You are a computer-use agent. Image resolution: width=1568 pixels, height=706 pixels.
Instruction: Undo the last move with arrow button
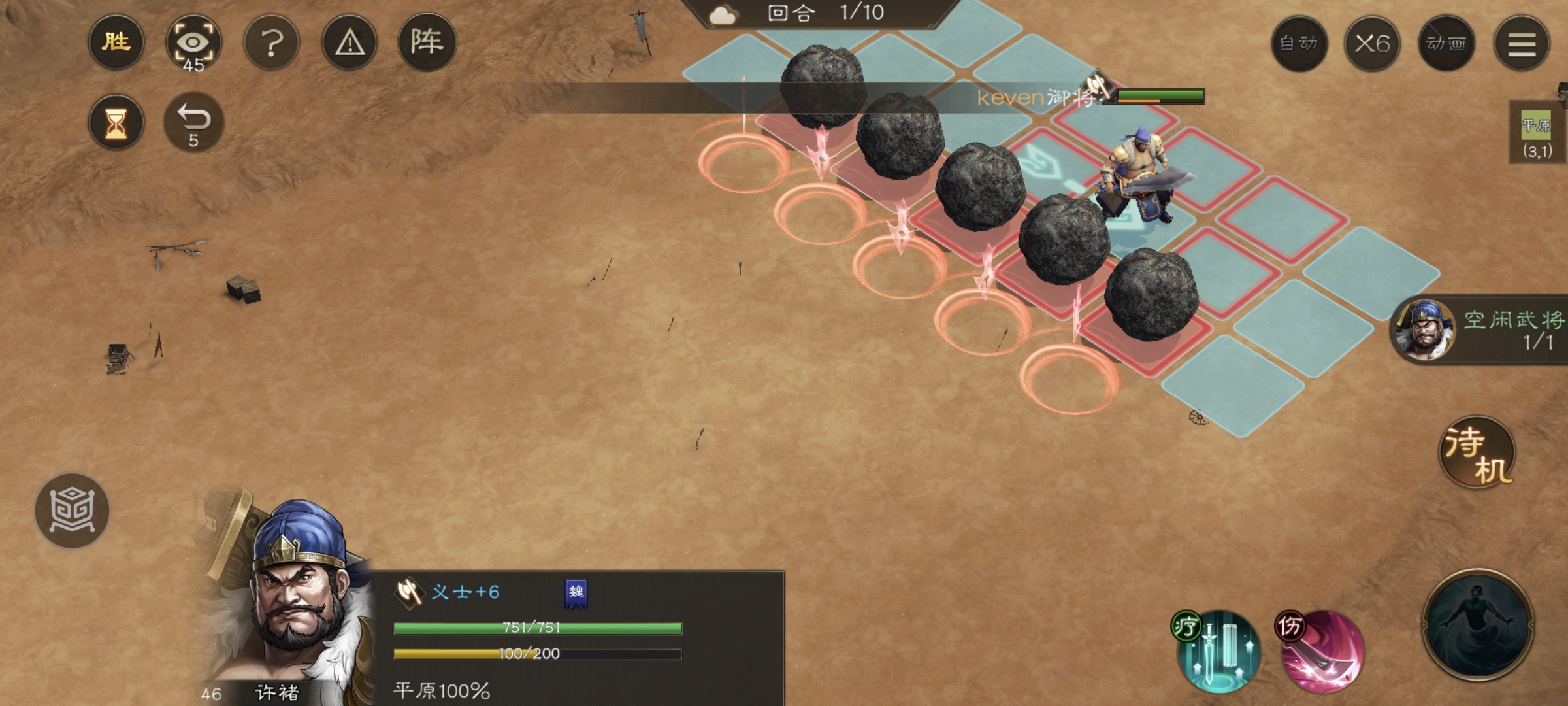193,122
